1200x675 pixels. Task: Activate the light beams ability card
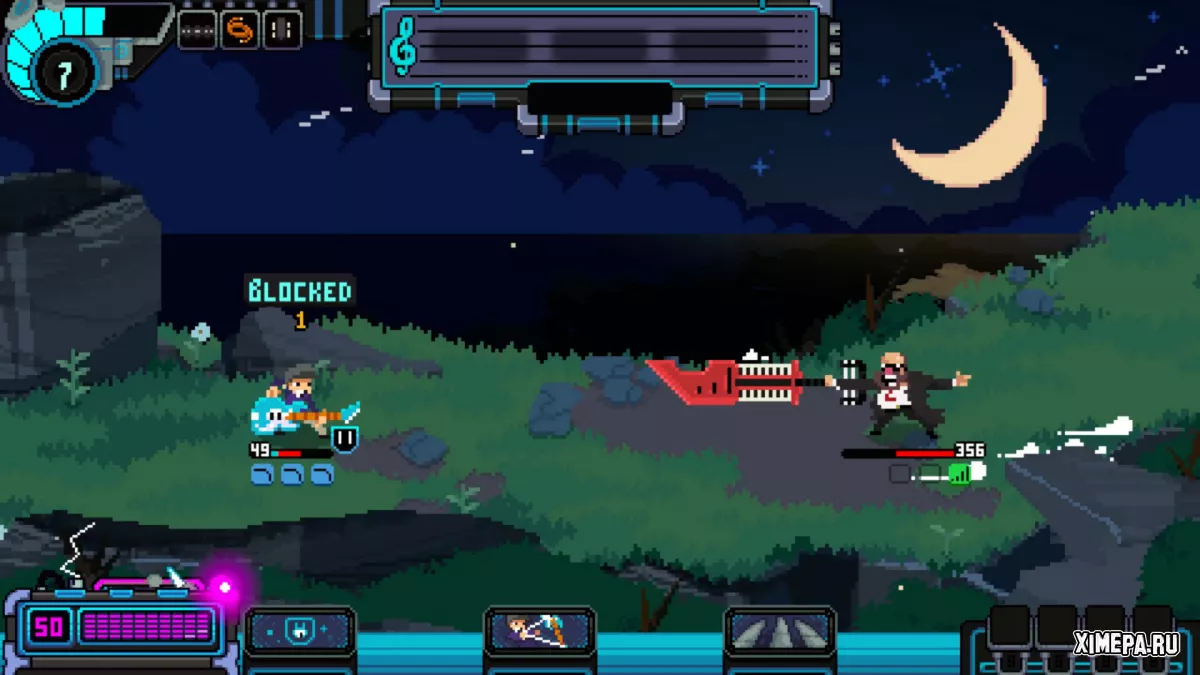tap(780, 632)
